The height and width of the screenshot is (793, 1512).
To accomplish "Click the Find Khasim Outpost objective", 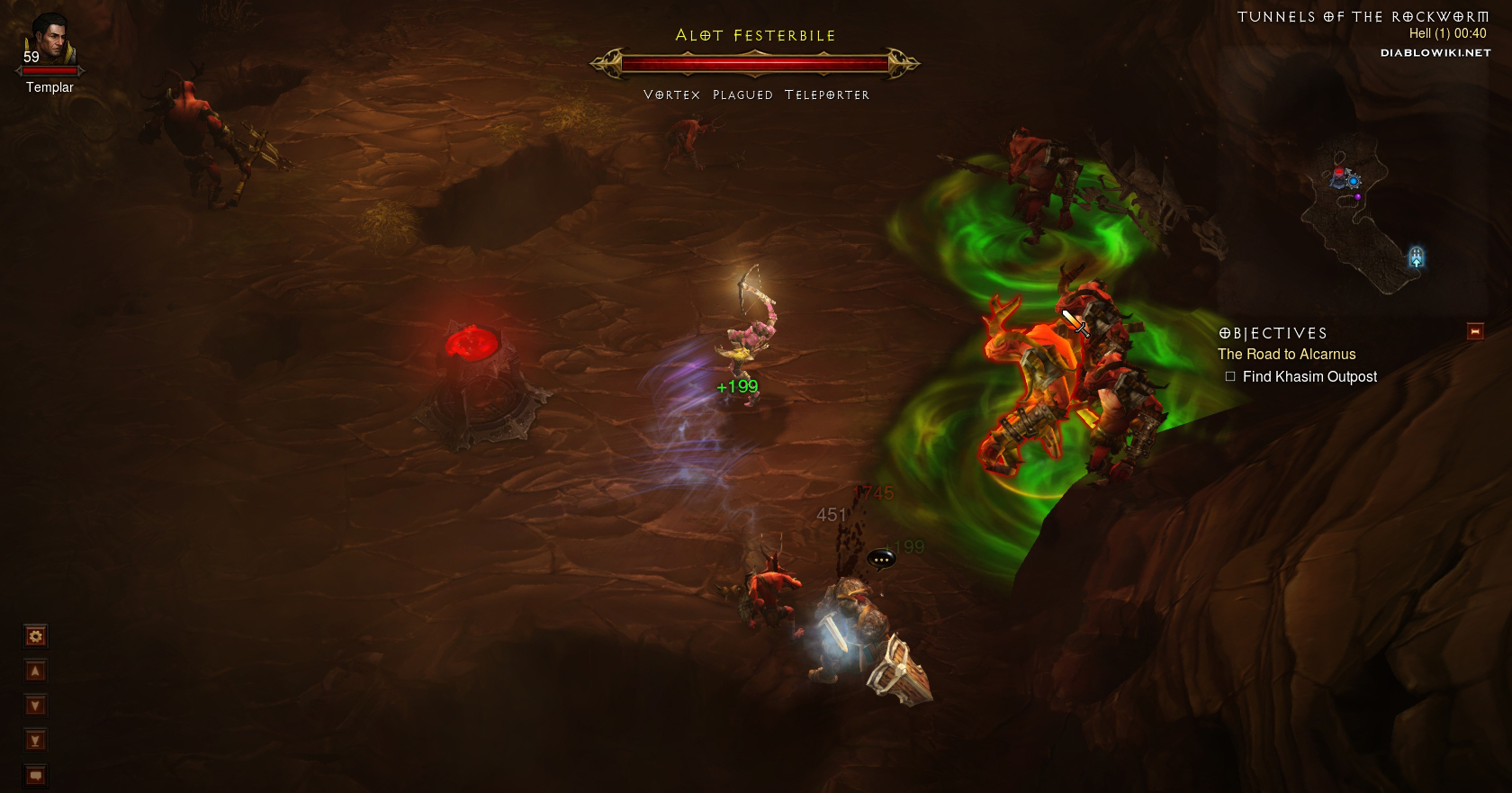I will pyautogui.click(x=1309, y=377).
